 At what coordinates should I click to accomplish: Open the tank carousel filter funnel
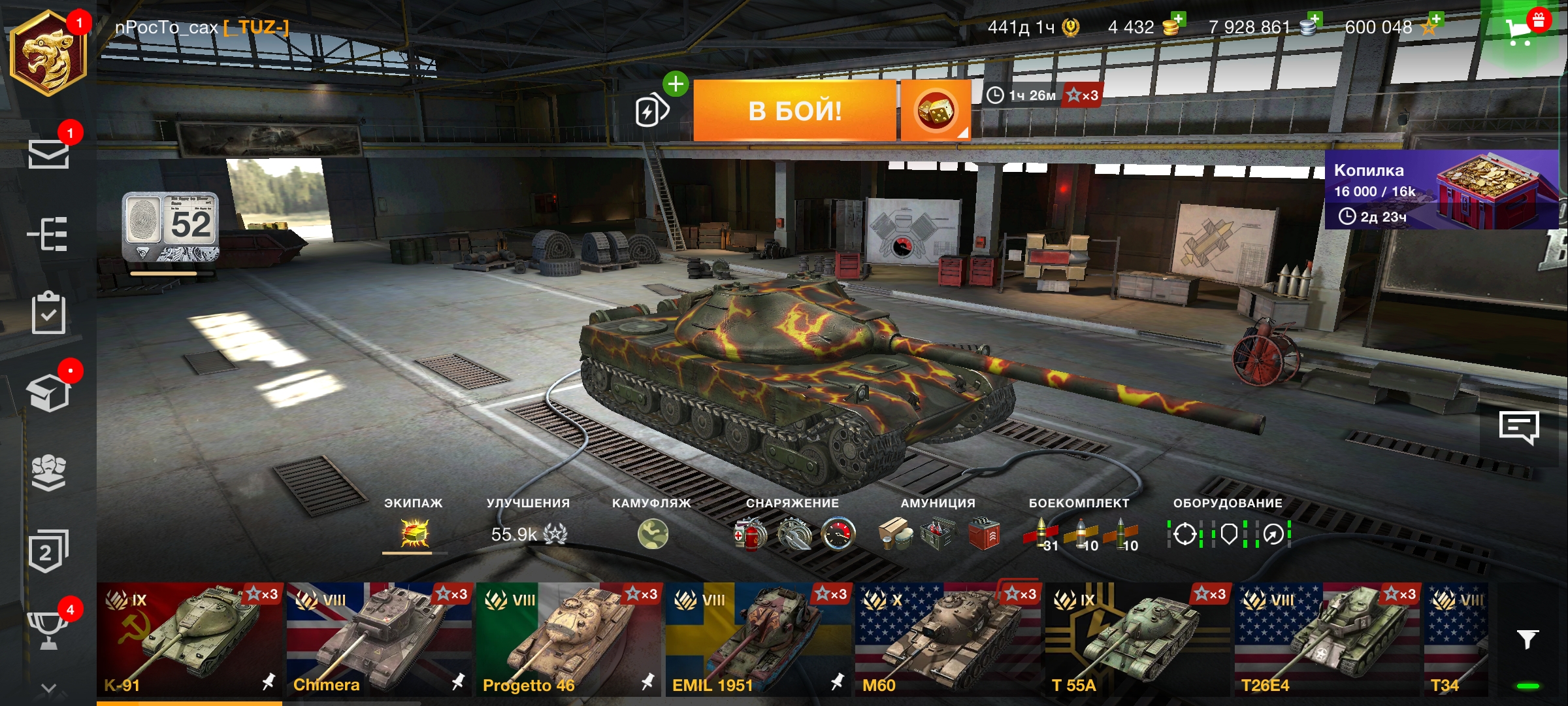pos(1527,639)
